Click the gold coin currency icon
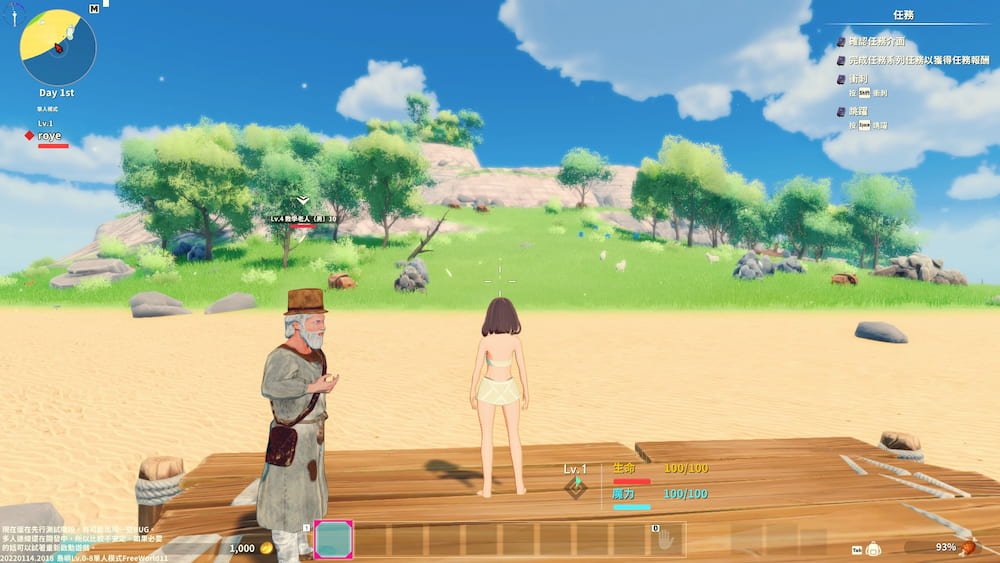Screen dimensions: 1000x563 coord(267,548)
